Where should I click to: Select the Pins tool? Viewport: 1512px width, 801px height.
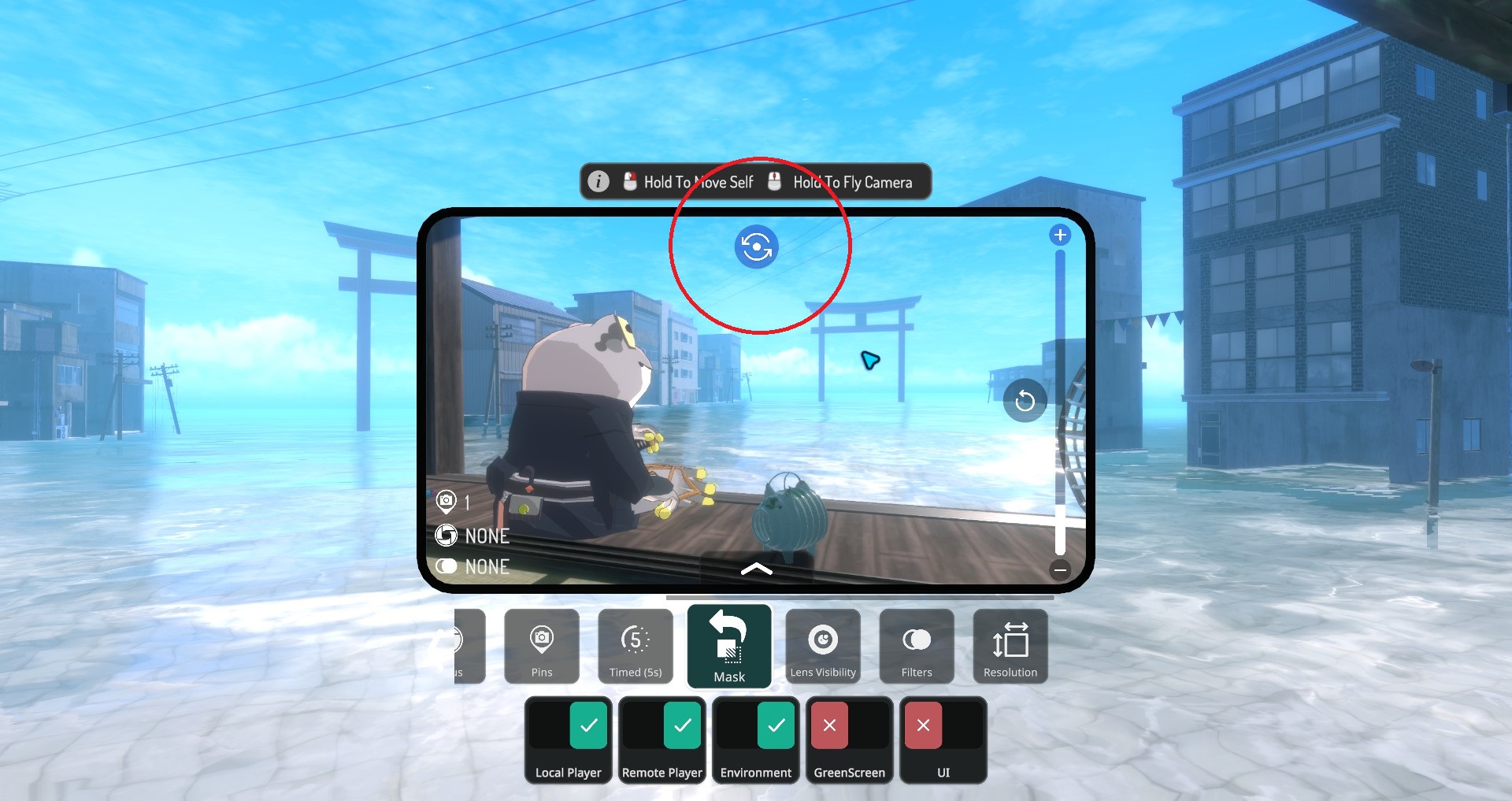(541, 647)
